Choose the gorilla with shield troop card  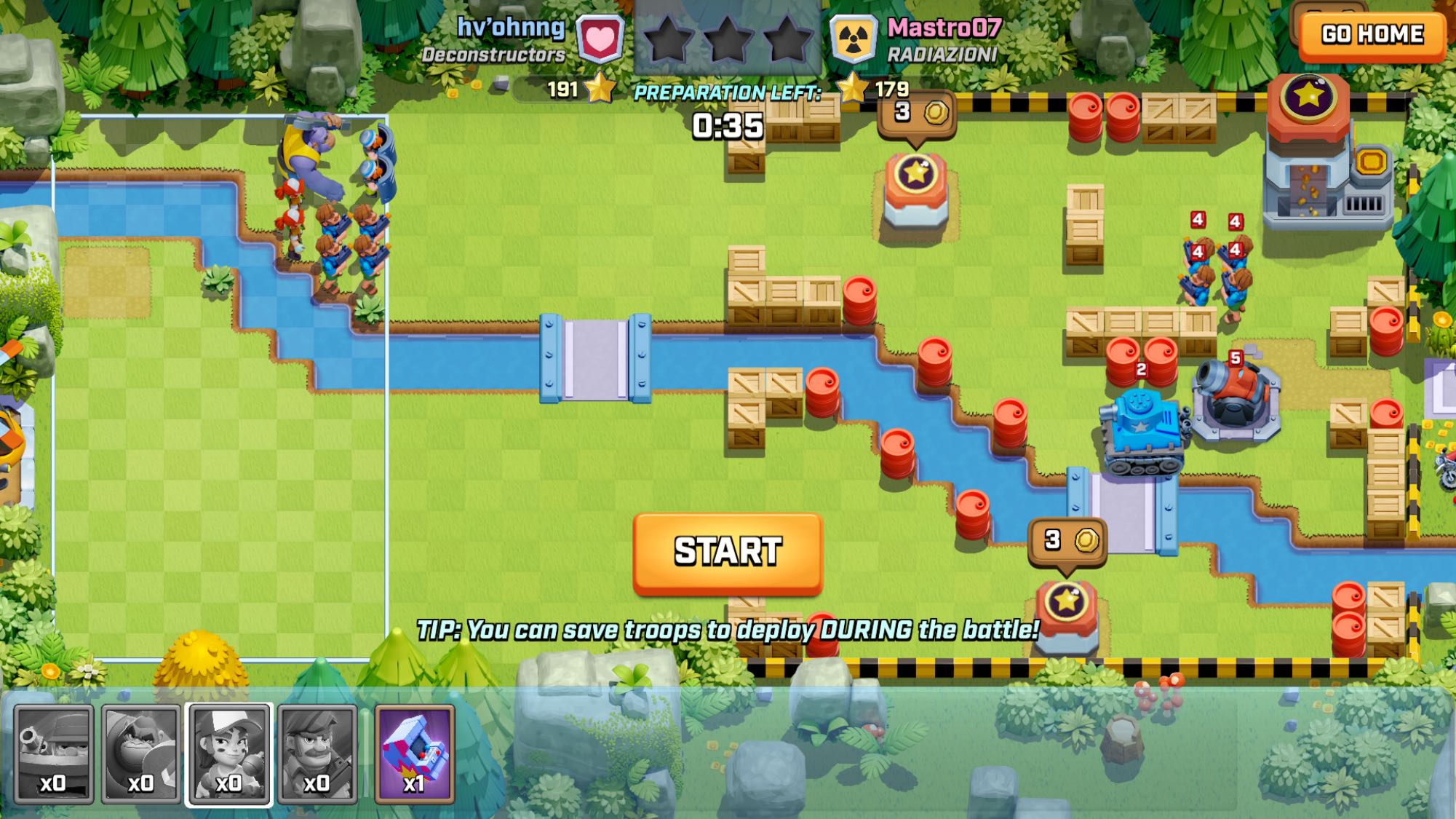point(141,753)
